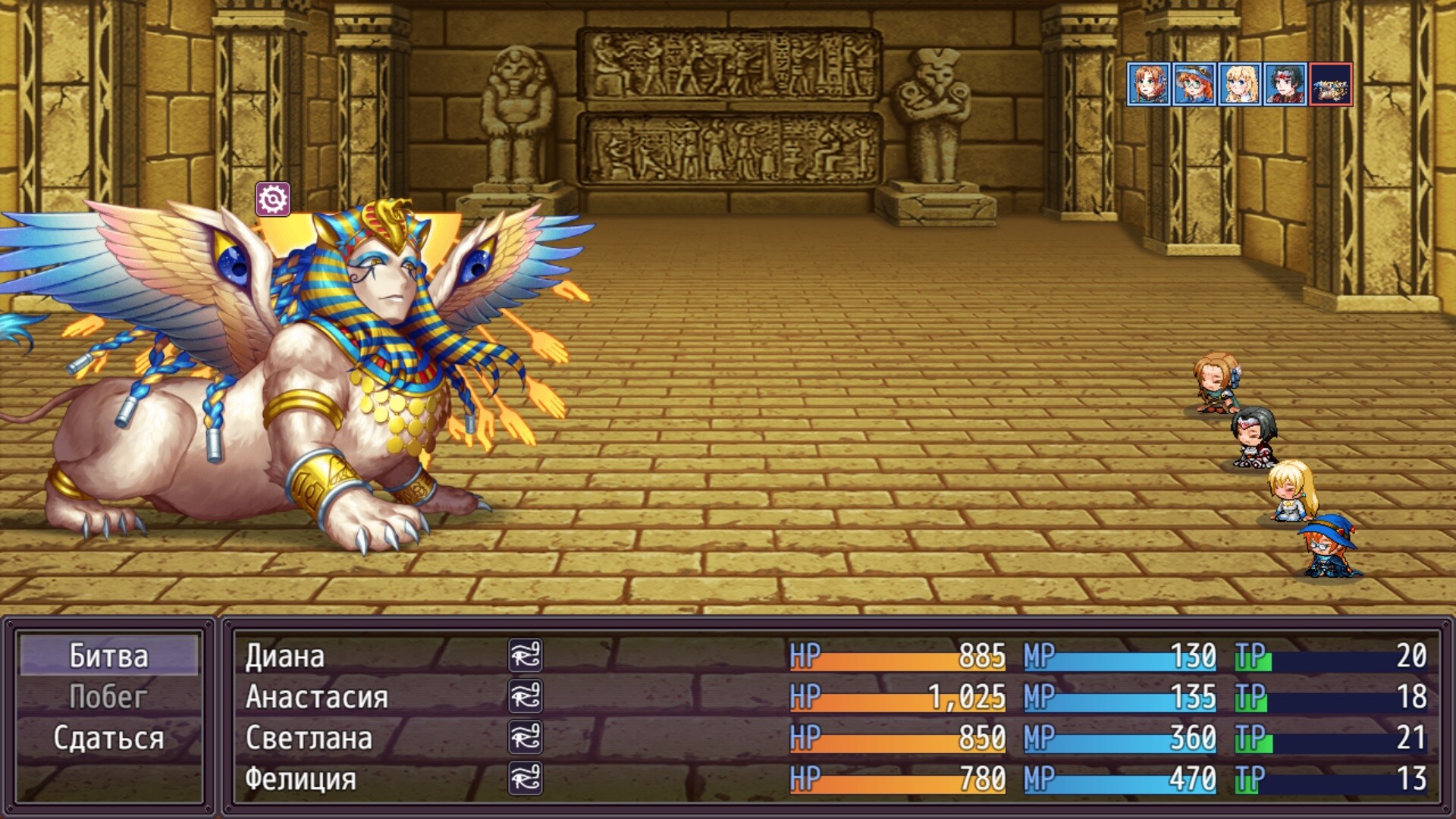1456x819 pixels.
Task: Select the red-framed enemy turn order portrait
Action: point(1331,84)
